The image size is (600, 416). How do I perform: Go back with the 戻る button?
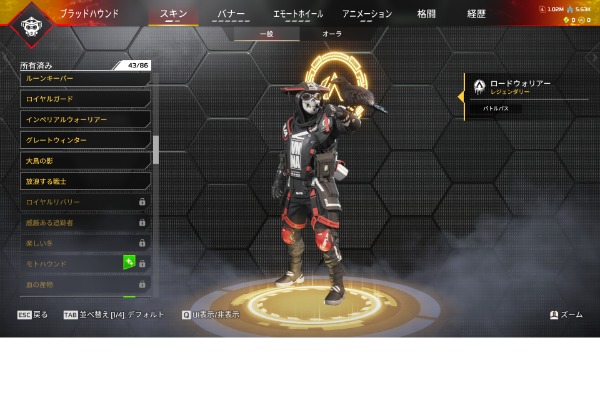(33, 314)
